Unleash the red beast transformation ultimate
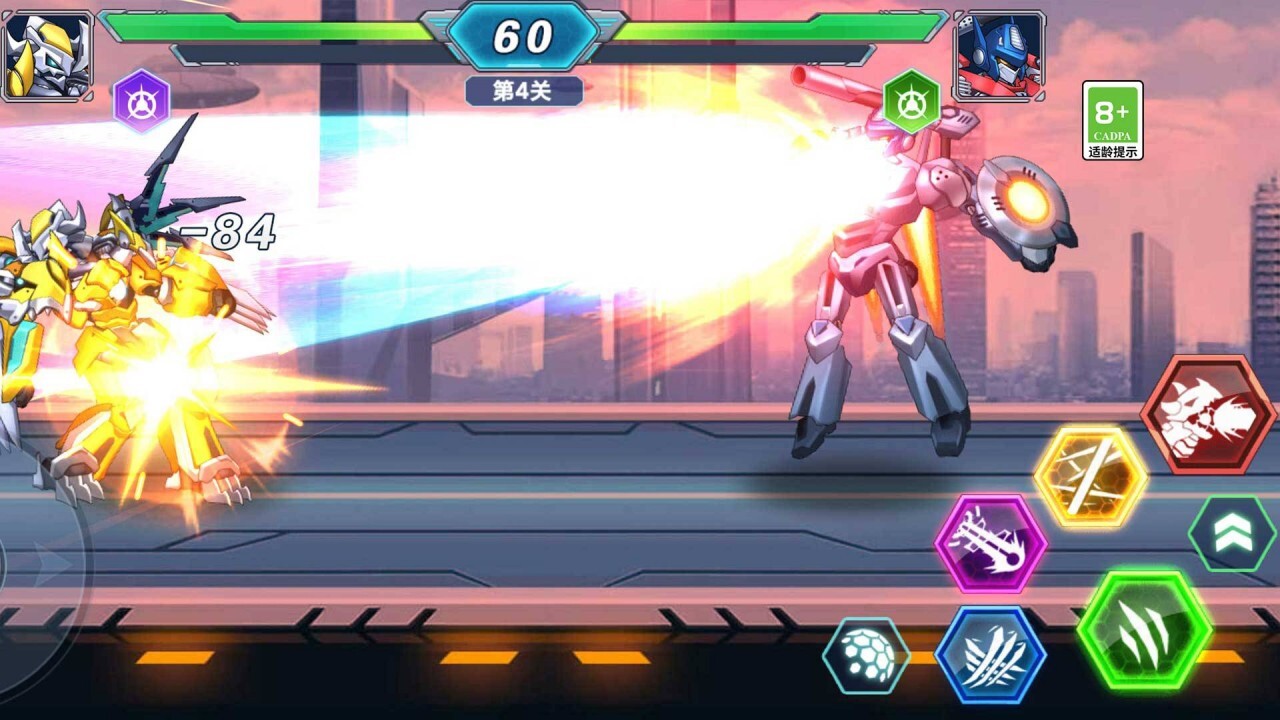The width and height of the screenshot is (1280, 720). click(1208, 414)
